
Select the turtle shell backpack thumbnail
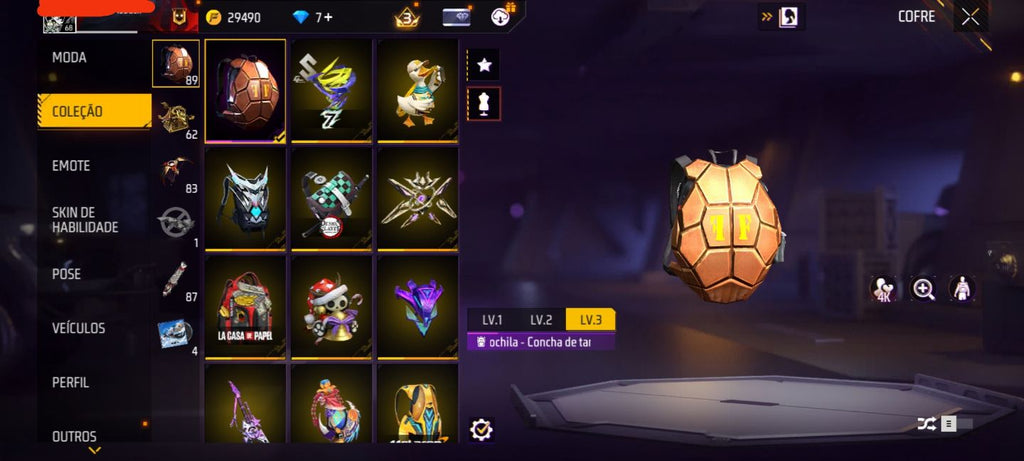point(245,90)
